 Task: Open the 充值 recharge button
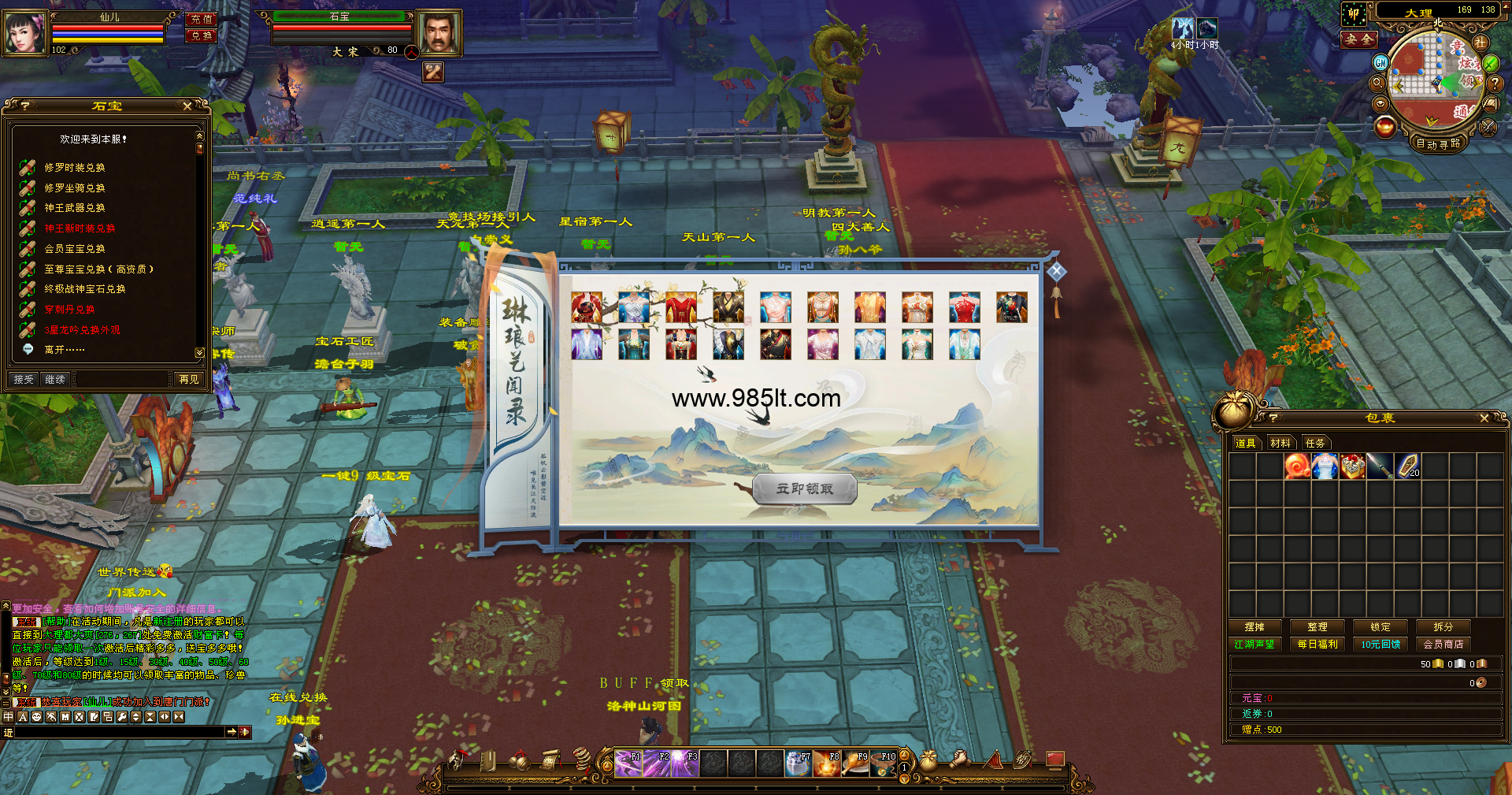point(202,20)
